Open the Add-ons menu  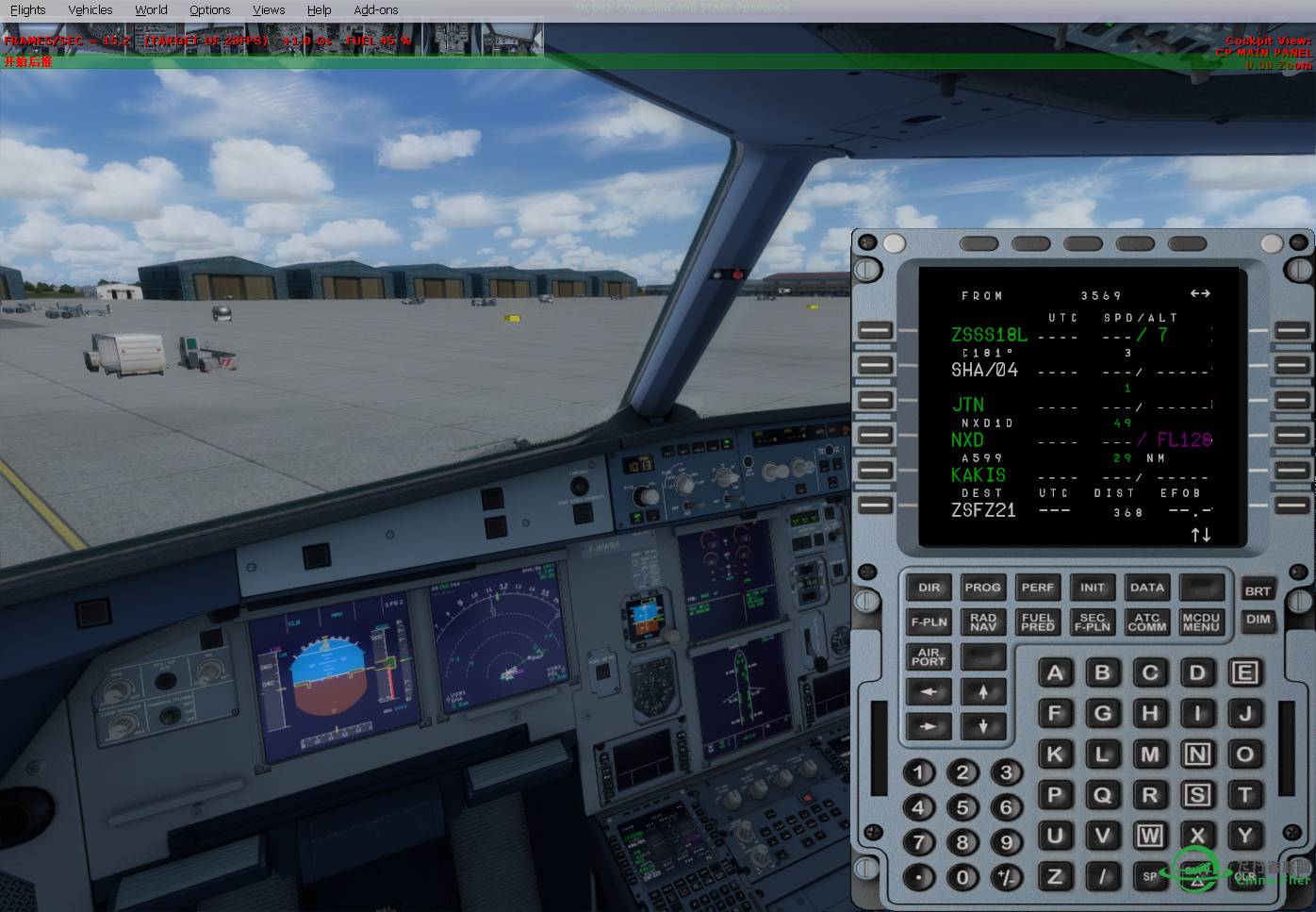[x=375, y=9]
